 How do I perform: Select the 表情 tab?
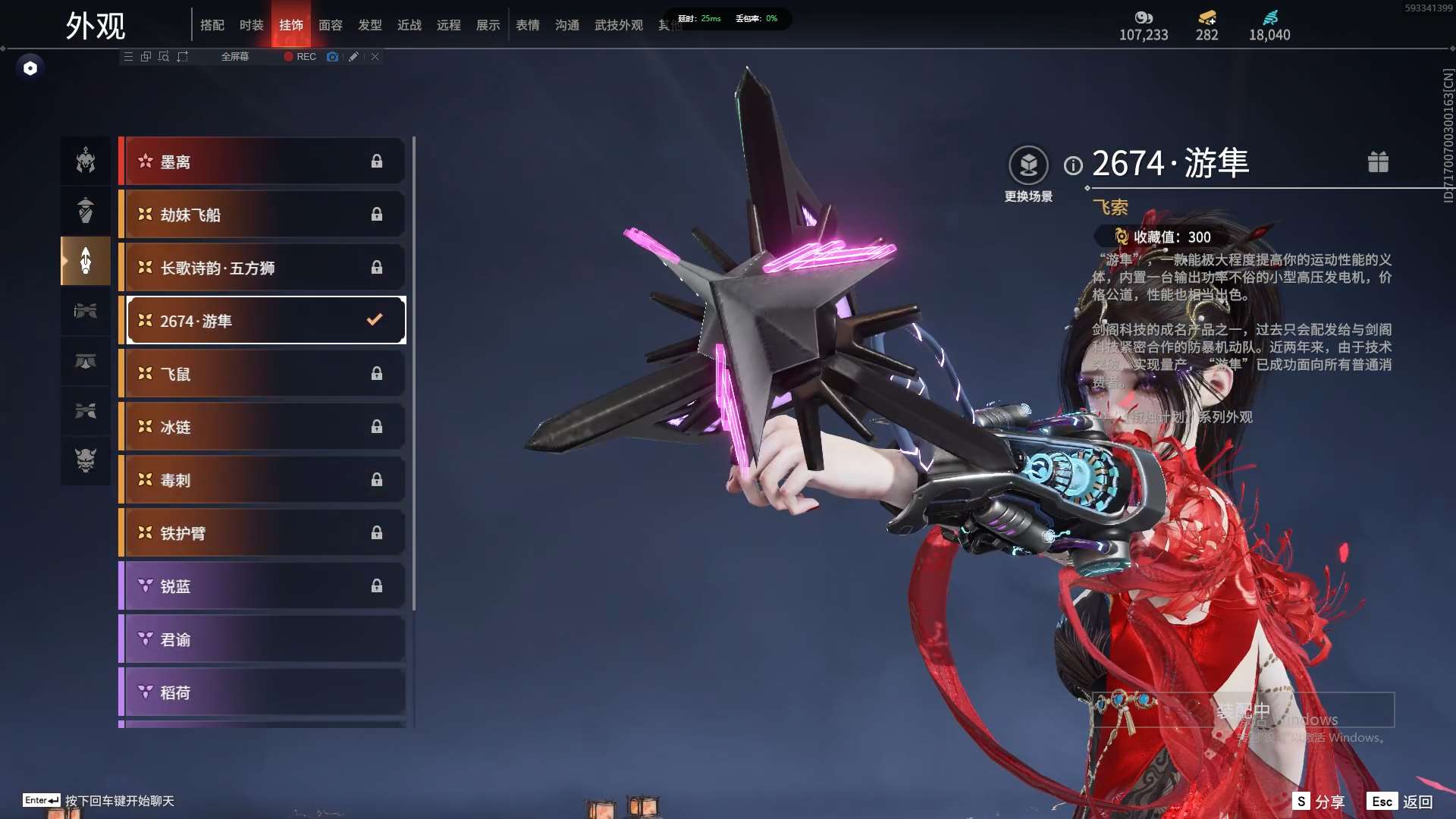527,25
